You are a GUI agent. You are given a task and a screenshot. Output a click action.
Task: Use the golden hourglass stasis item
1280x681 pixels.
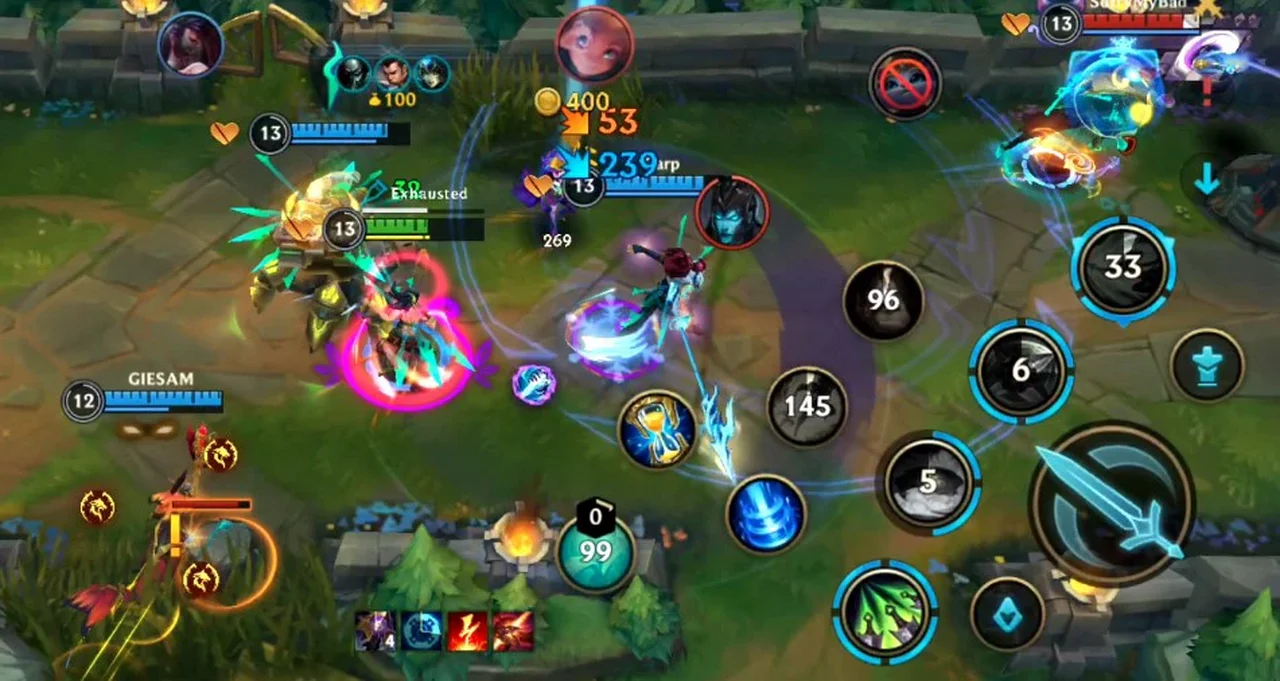pyautogui.click(x=657, y=430)
